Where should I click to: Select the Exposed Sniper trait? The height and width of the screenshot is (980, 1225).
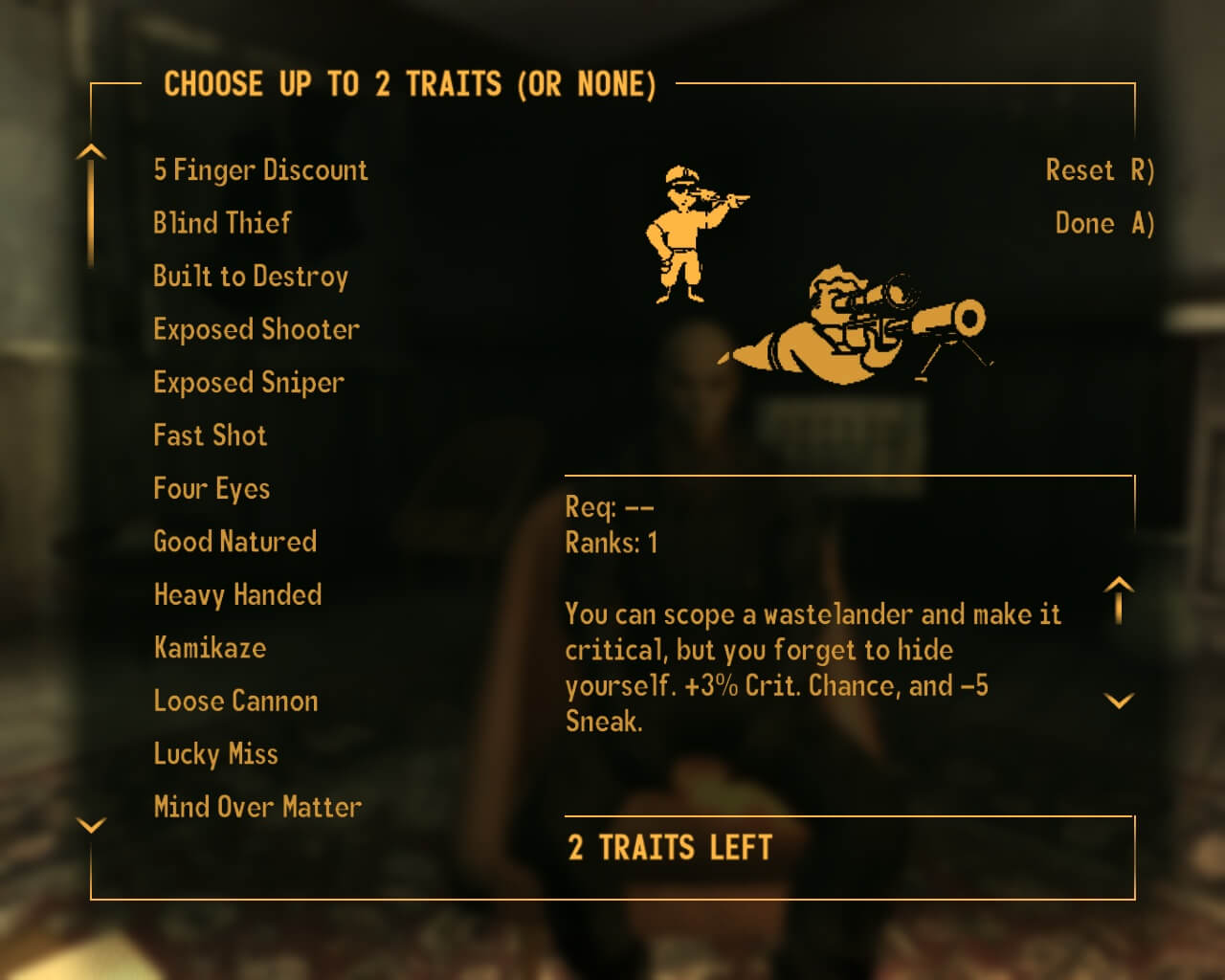(x=248, y=382)
